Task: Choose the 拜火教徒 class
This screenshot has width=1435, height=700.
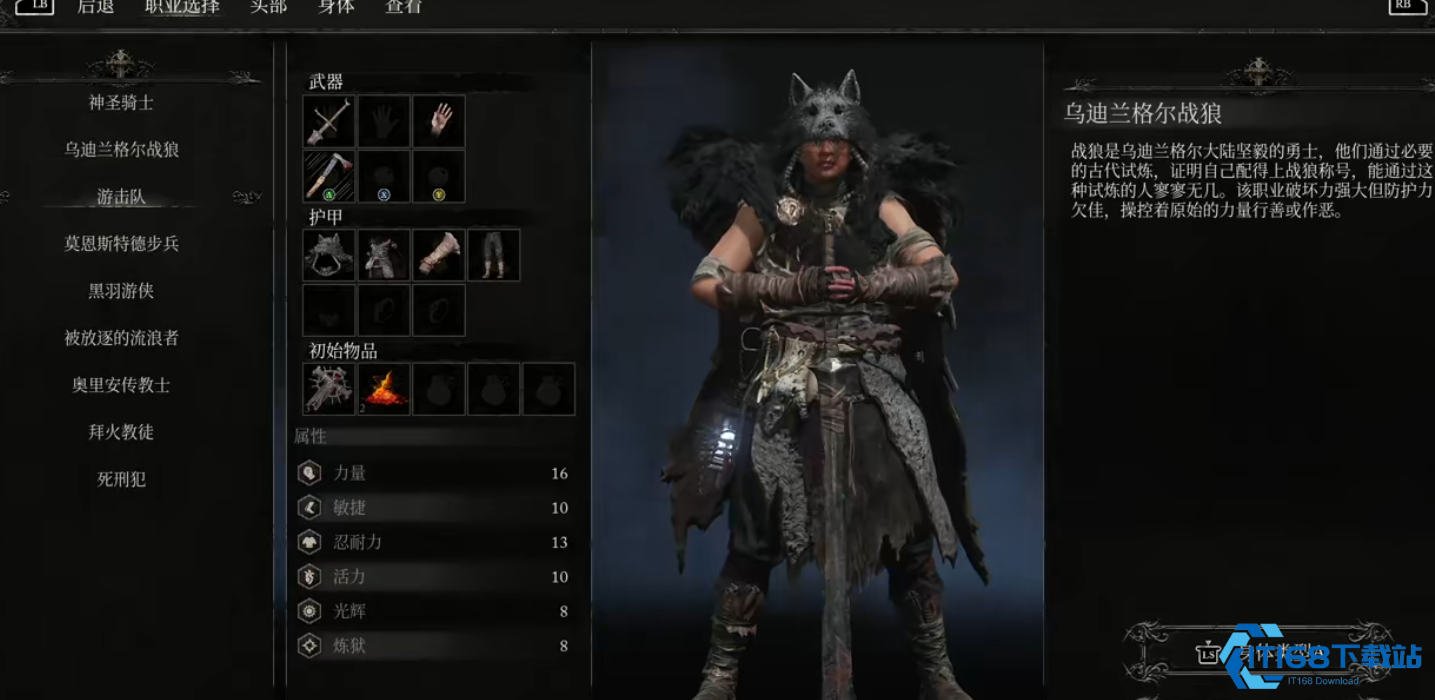Action: pos(121,432)
